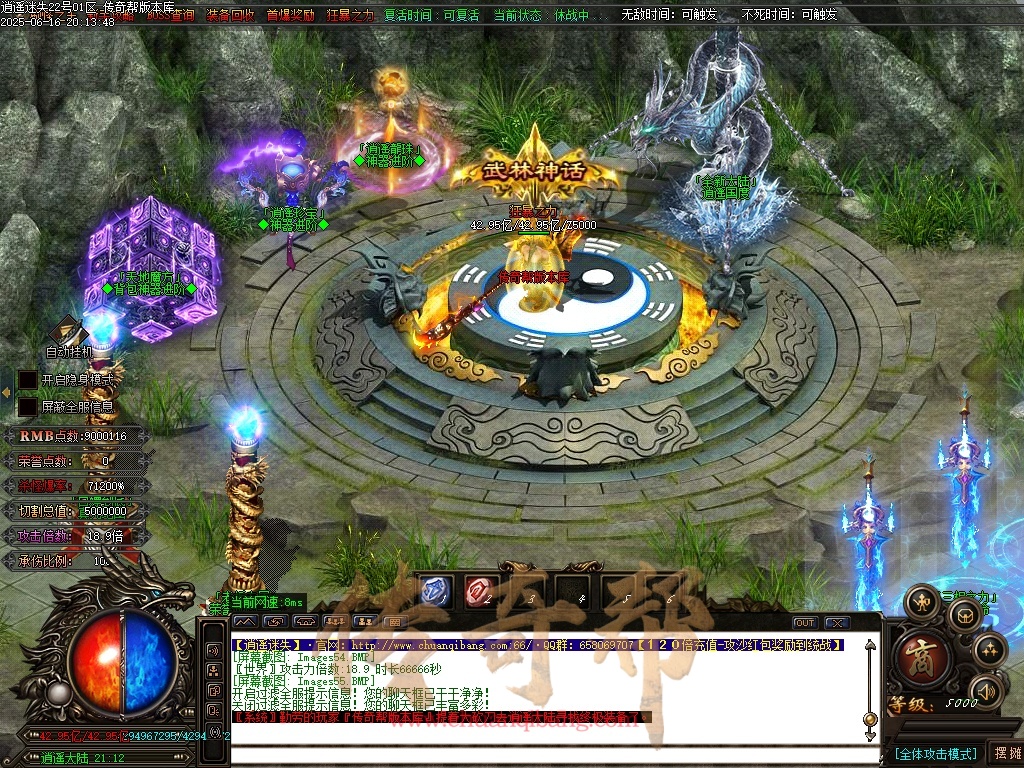Open the sparkle skills round icon
The width and height of the screenshot is (1024, 768).
click(x=989, y=649)
